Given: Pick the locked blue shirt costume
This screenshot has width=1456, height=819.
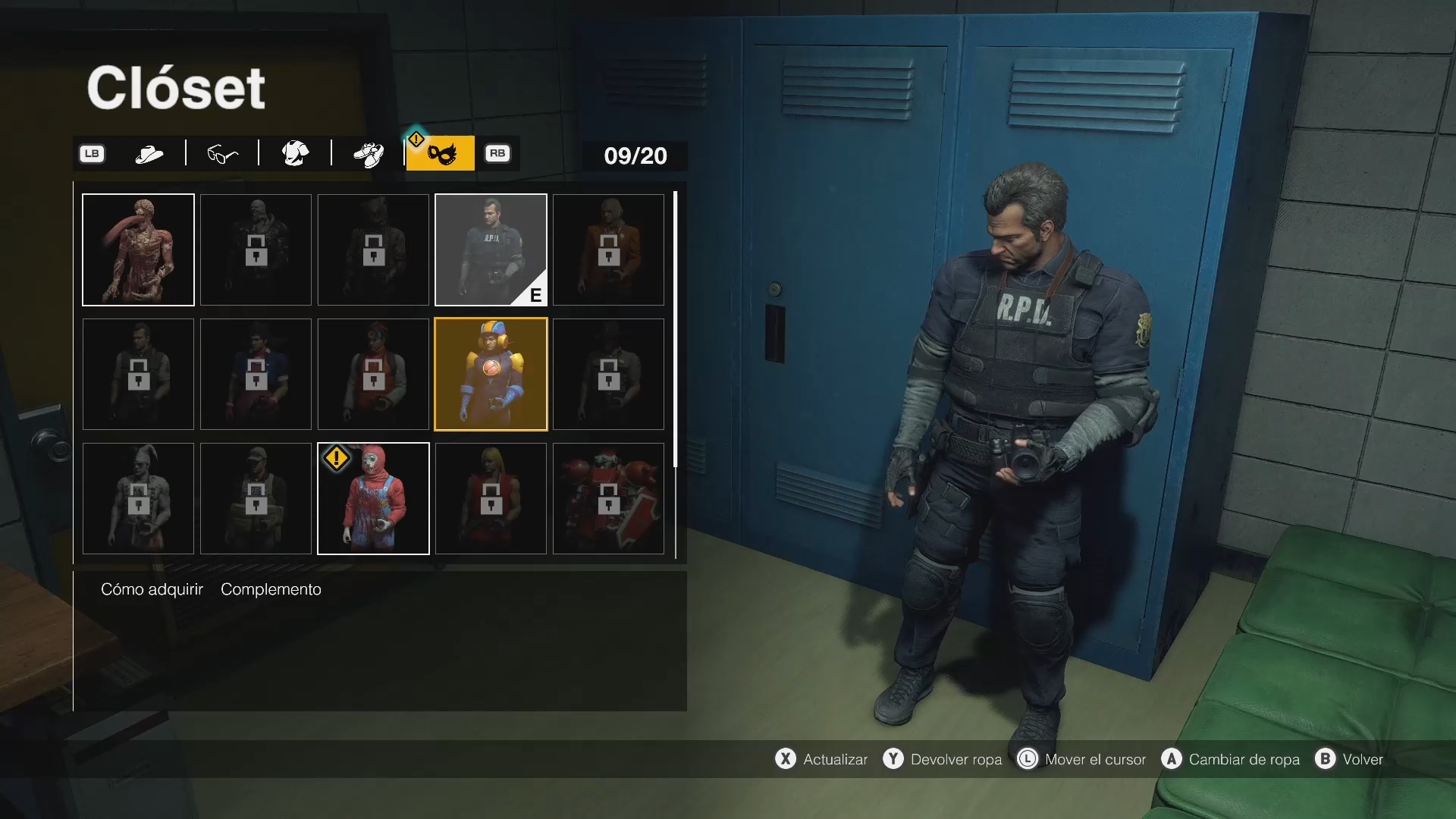Looking at the screenshot, I should click(x=256, y=374).
